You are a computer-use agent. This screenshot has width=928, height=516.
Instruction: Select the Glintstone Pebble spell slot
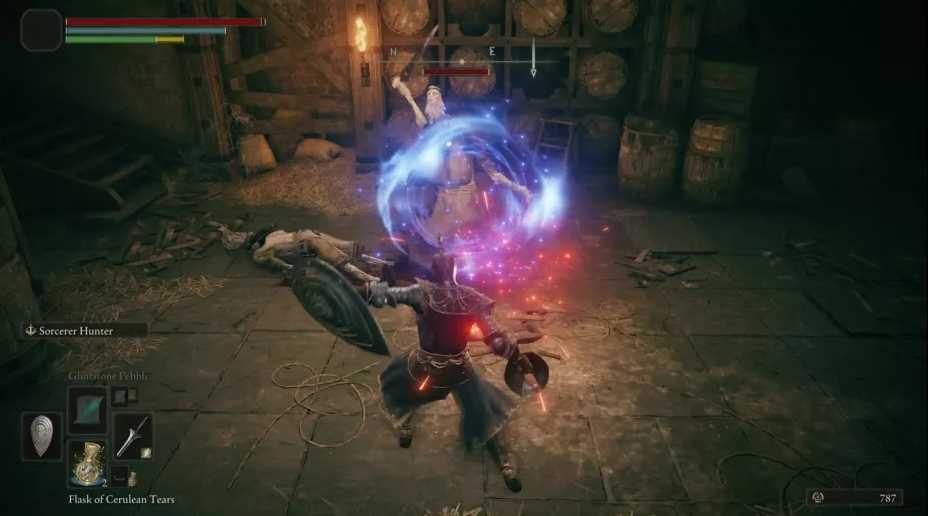tap(86, 410)
